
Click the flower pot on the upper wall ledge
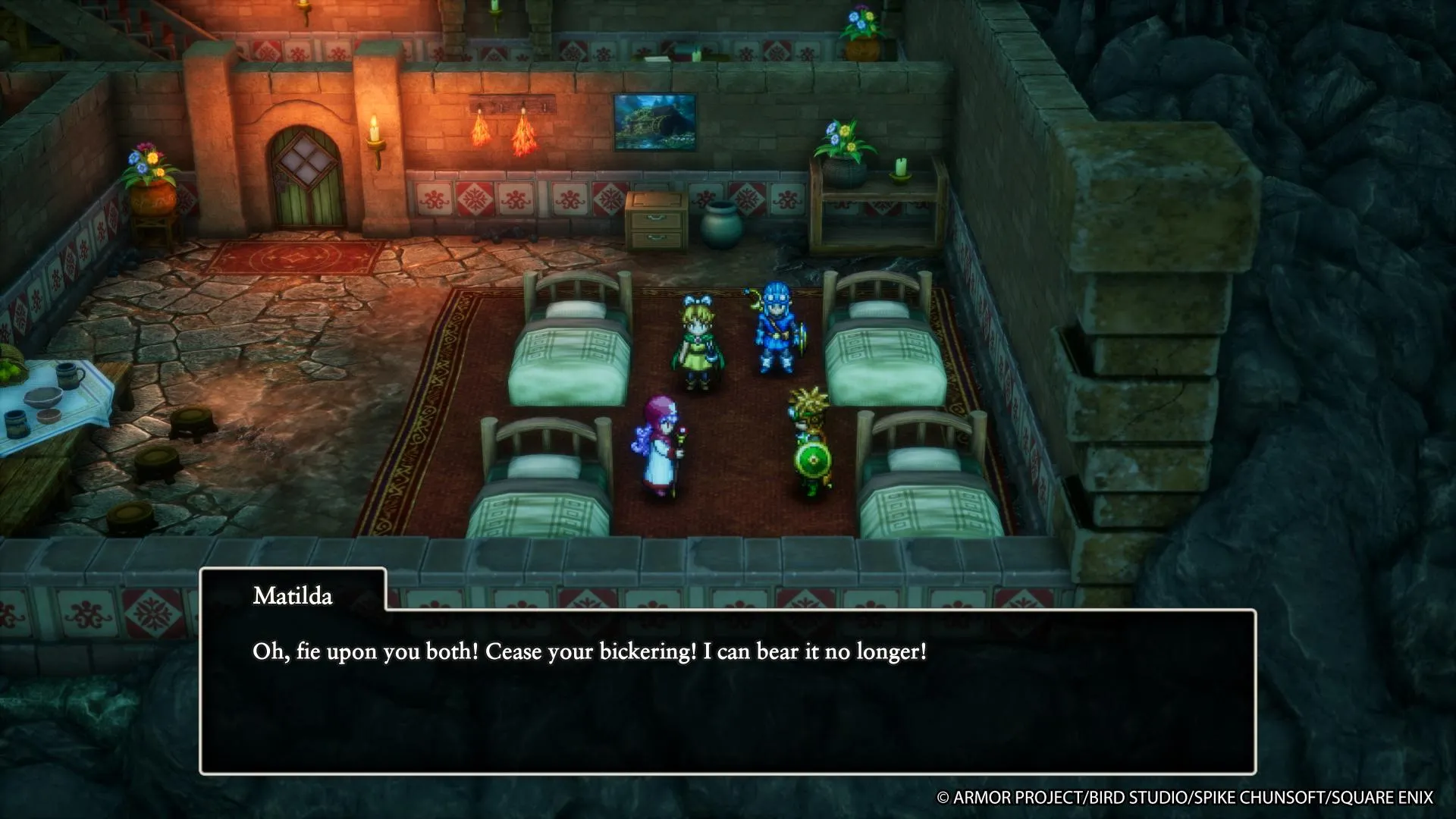point(861,30)
